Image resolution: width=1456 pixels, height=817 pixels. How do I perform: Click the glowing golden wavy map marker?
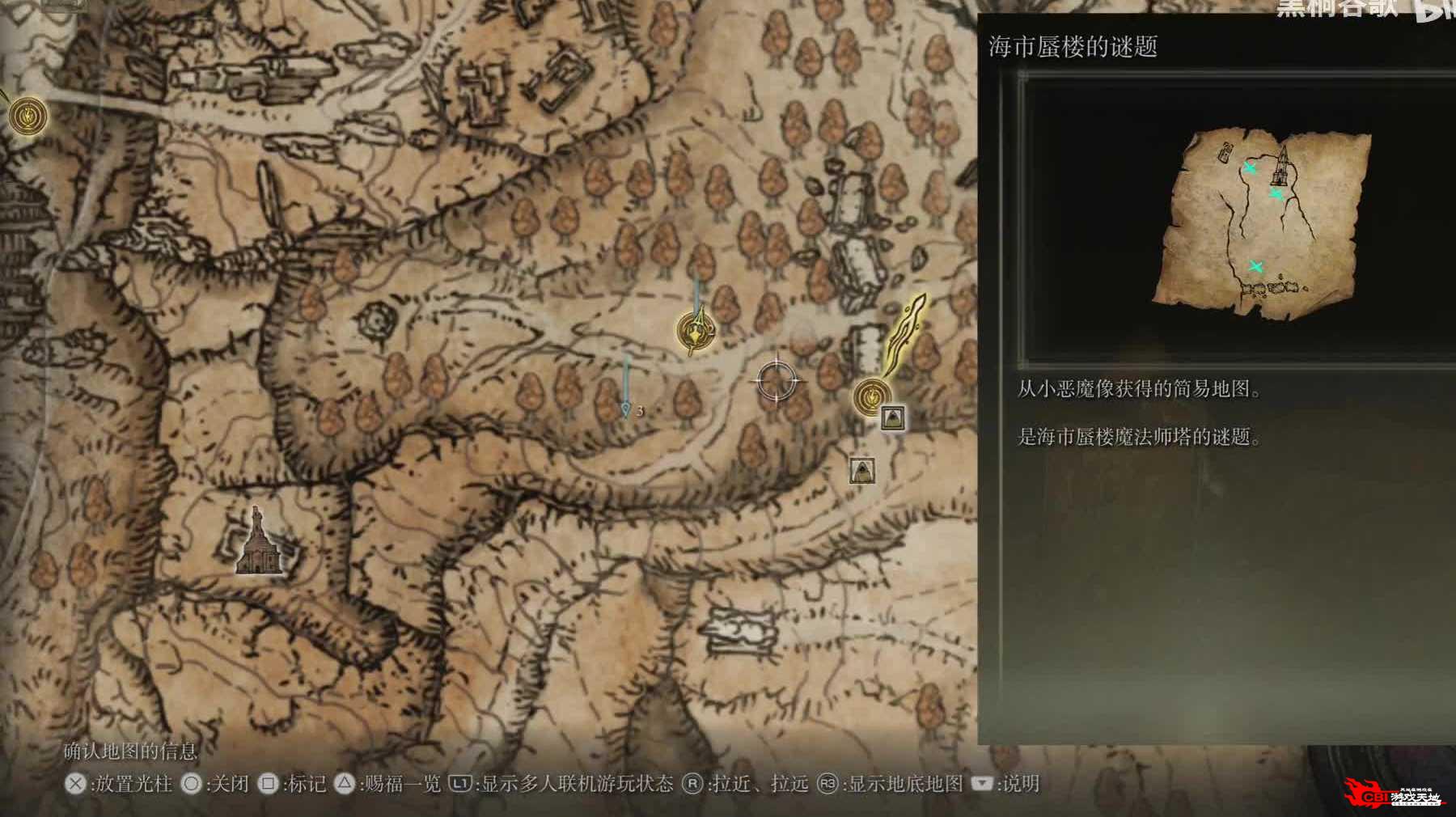(908, 332)
